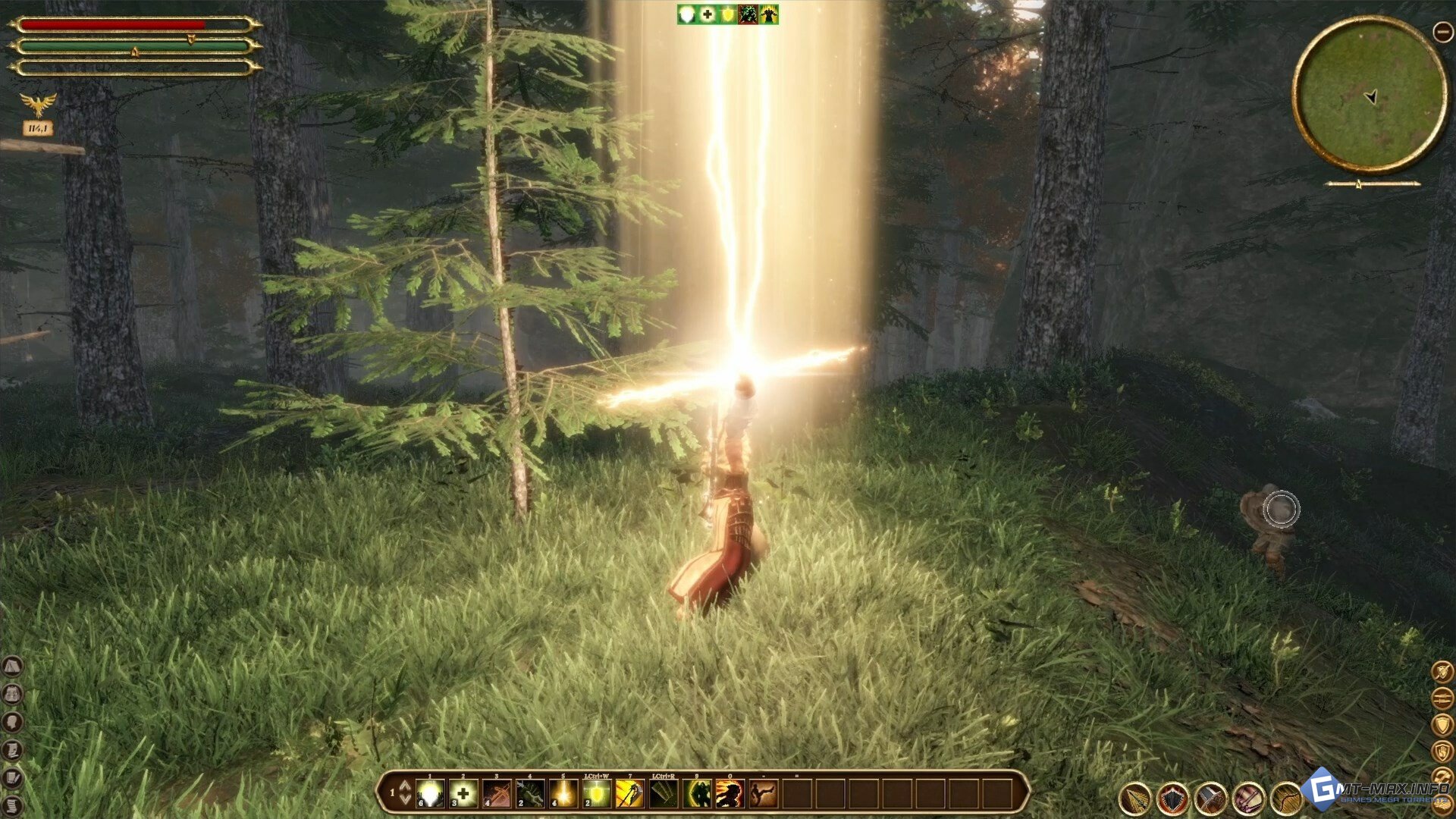Use the golden light beam spell
This screenshot has width=1456, height=819.
[x=563, y=794]
